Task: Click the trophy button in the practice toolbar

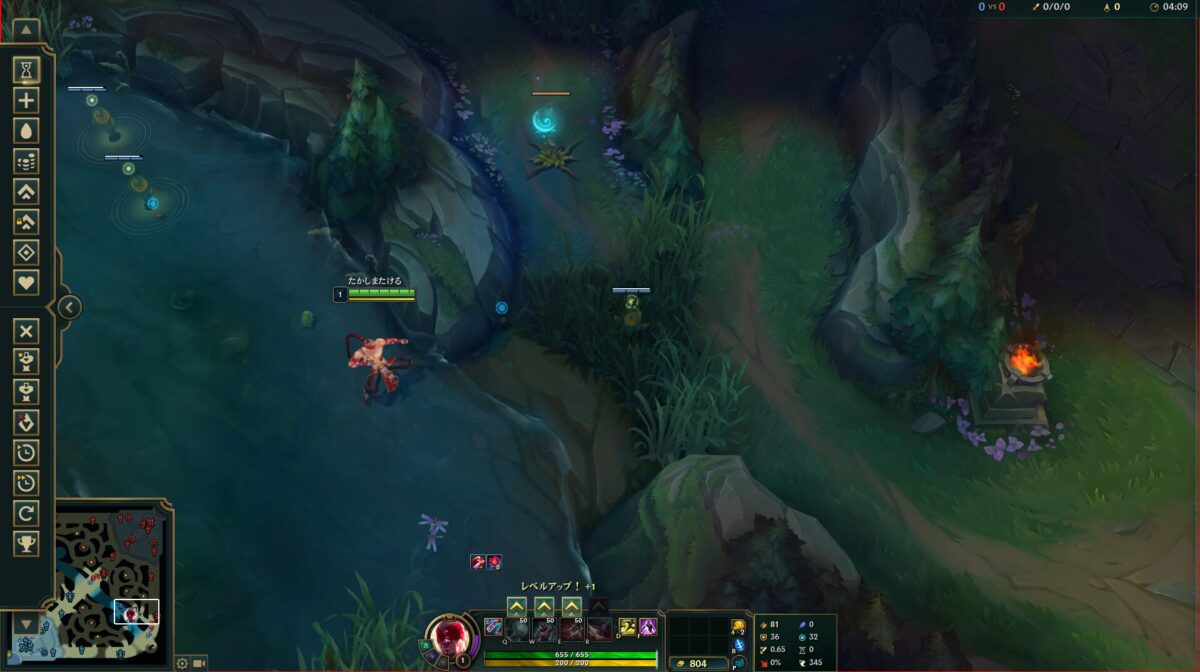Action: [x=26, y=543]
